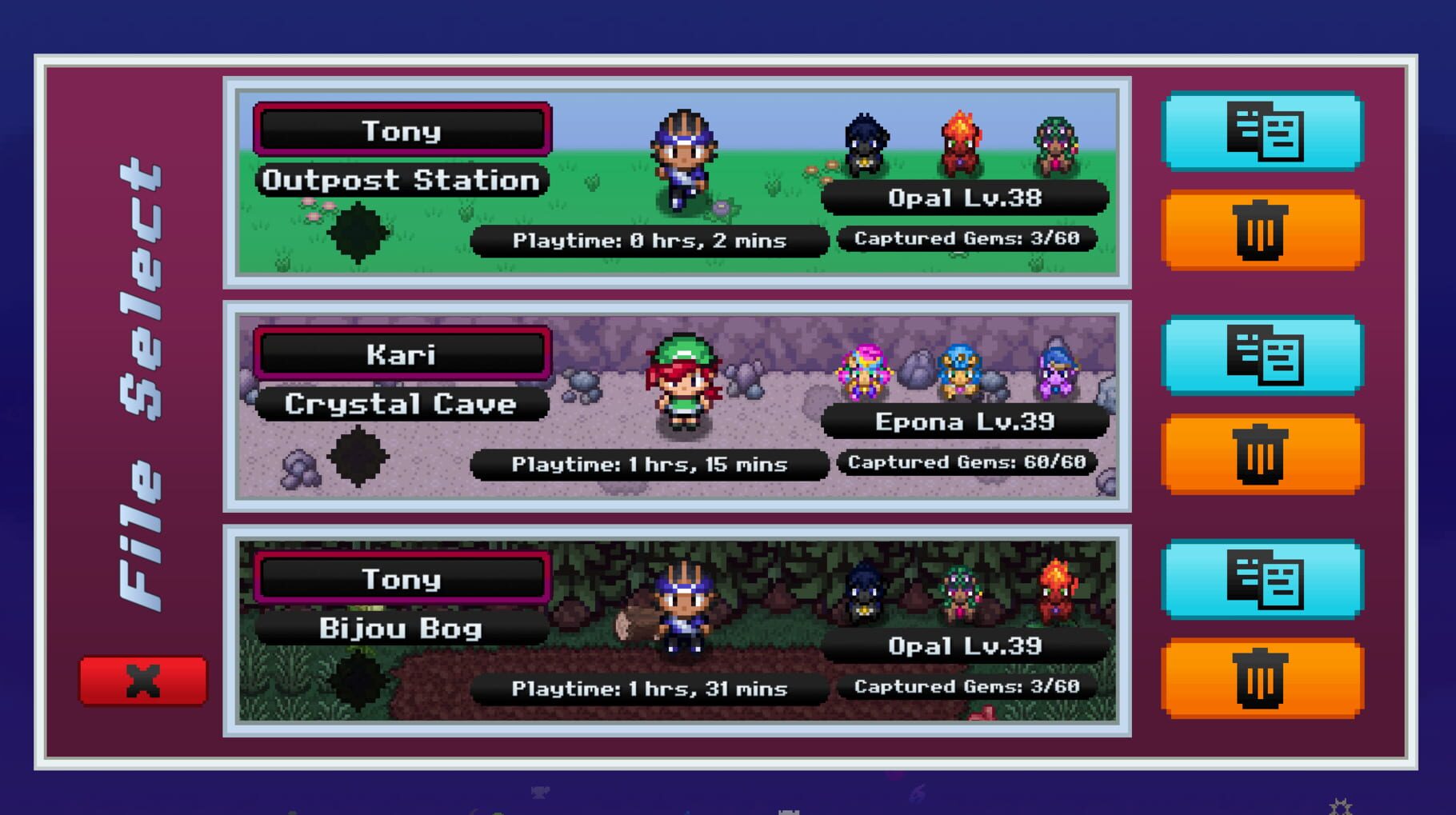Click the copy icon for Tony's Outpost Station save
This screenshot has height=815, width=1456.
[1262, 130]
